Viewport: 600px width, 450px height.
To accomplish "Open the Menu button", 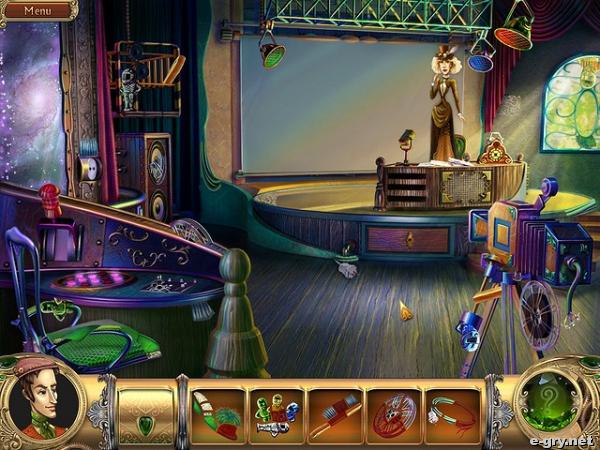I will pos(37,11).
